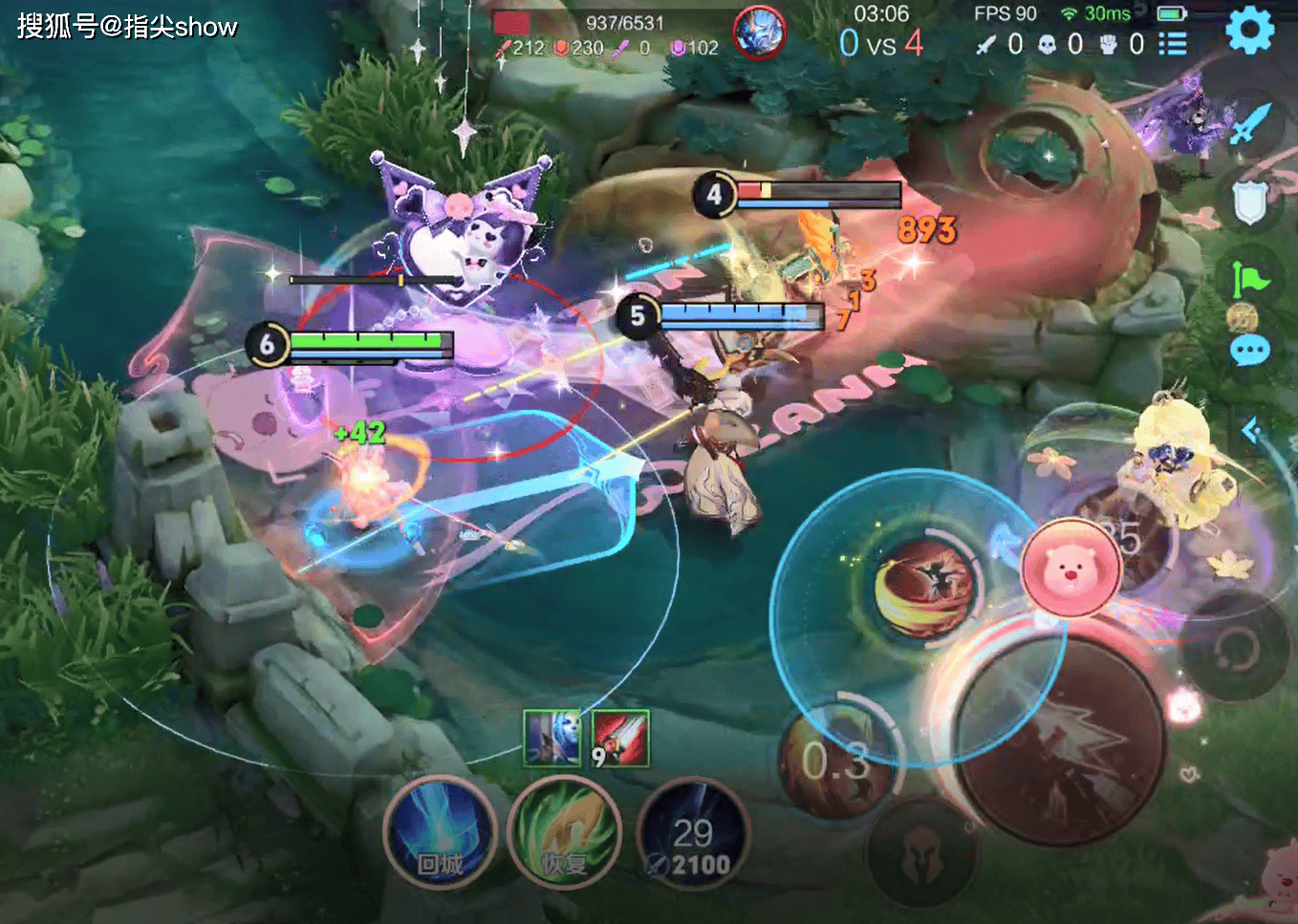The image size is (1298, 924).
Task: Open the scoreboard list icon
Action: [1172, 44]
